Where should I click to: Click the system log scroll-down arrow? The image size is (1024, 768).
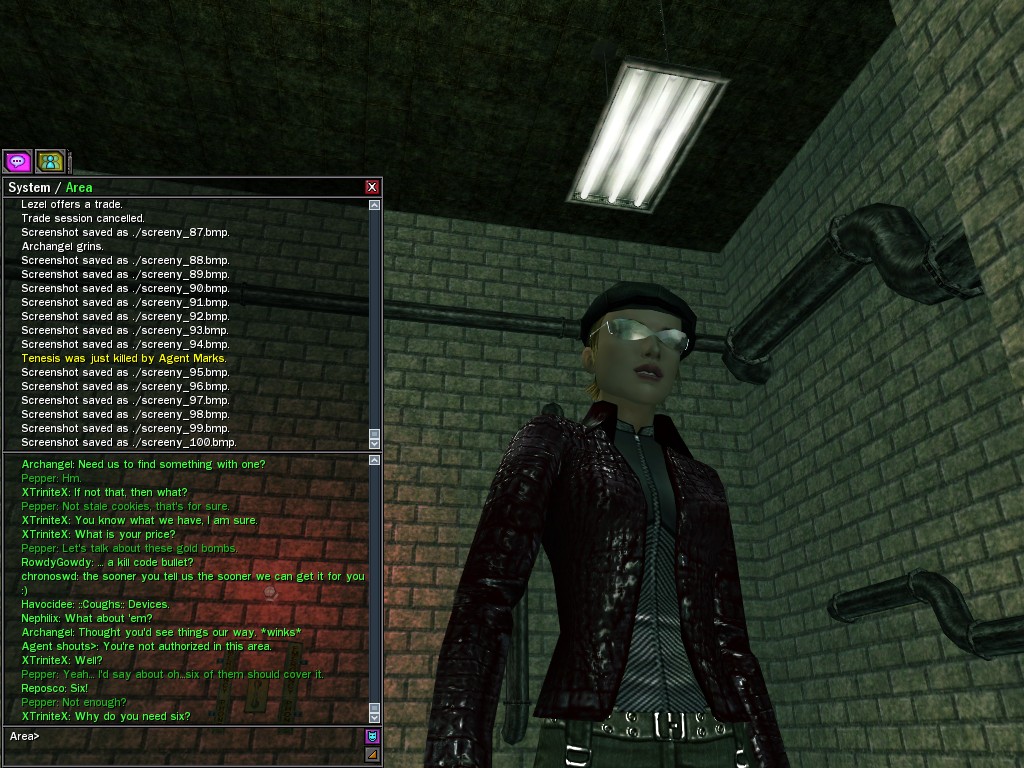click(x=375, y=443)
